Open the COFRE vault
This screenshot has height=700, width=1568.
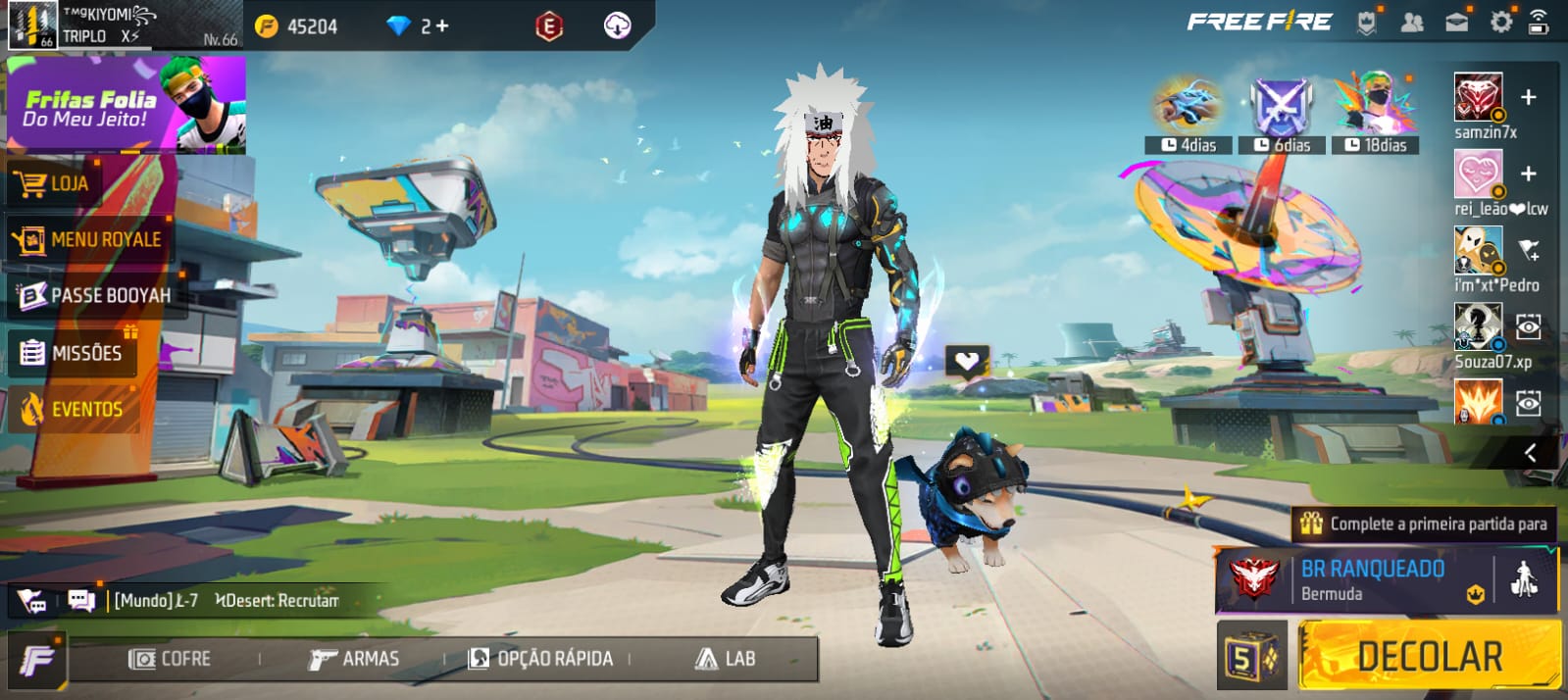click(x=170, y=659)
